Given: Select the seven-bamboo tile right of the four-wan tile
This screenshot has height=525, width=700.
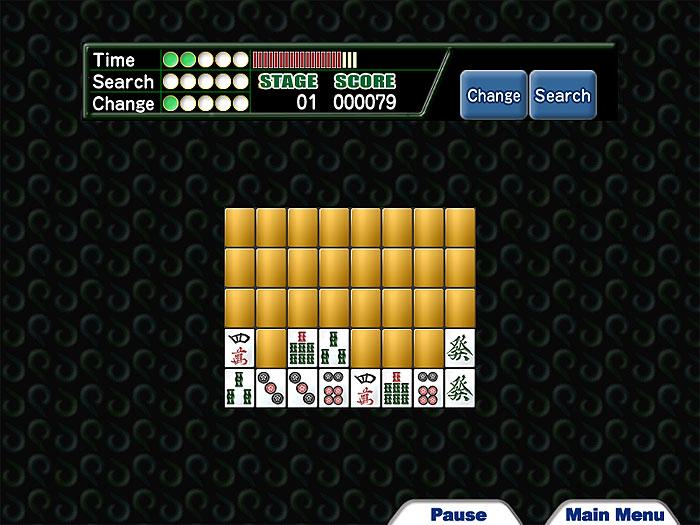Looking at the screenshot, I should coord(398,387).
